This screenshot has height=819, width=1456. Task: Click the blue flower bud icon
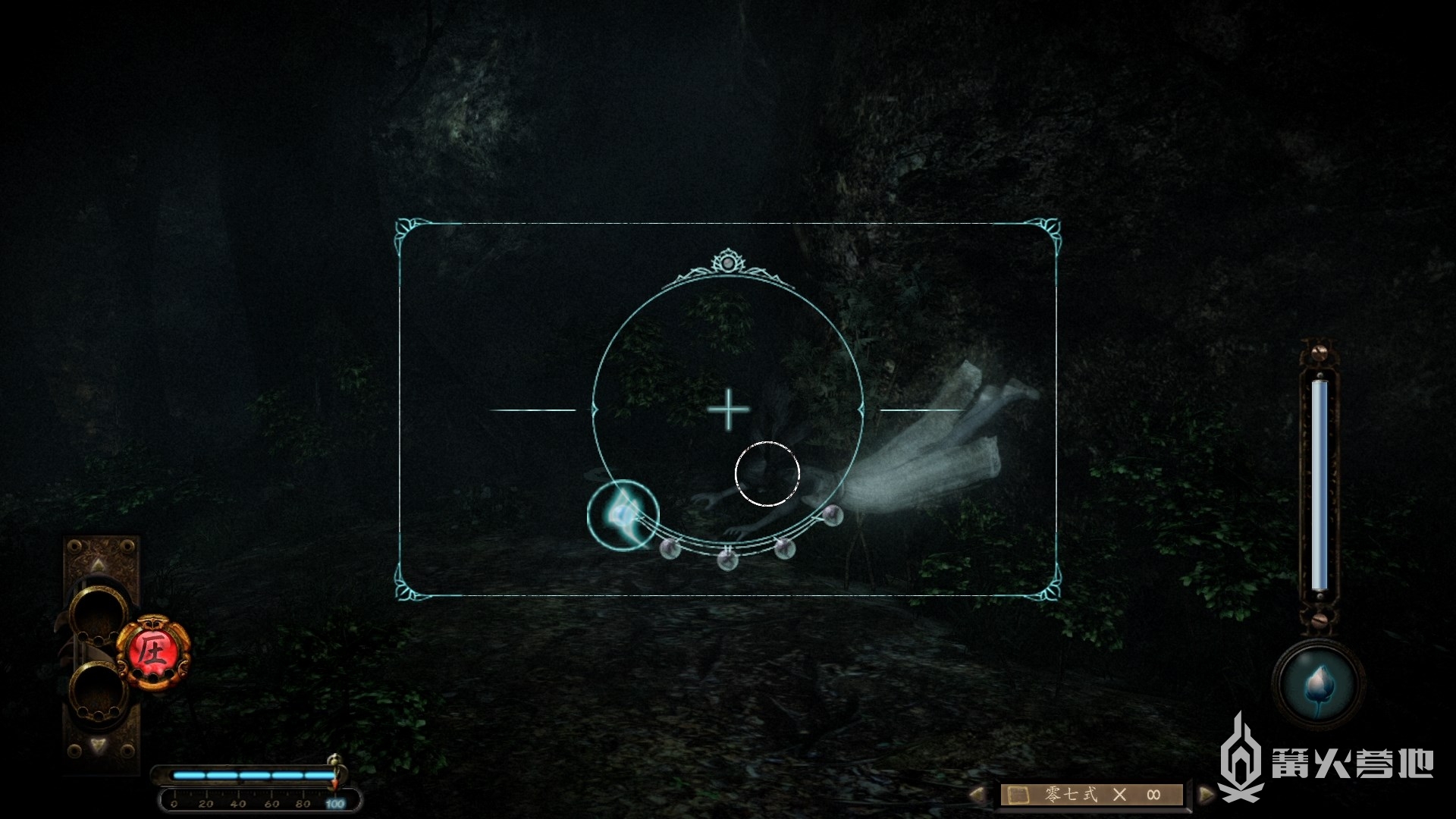[1318, 684]
